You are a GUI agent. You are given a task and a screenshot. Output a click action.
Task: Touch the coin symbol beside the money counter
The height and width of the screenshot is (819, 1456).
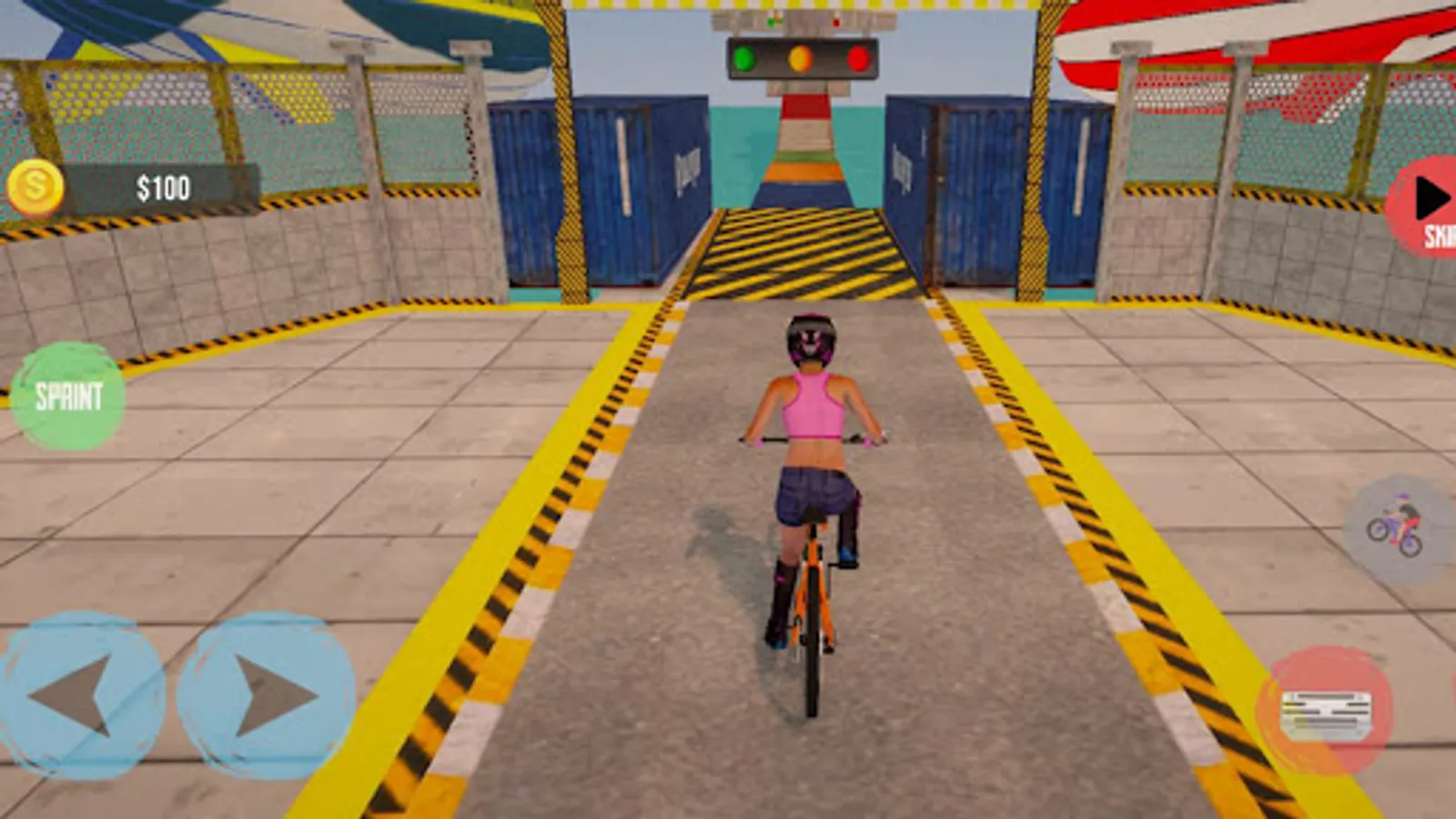[x=36, y=187]
